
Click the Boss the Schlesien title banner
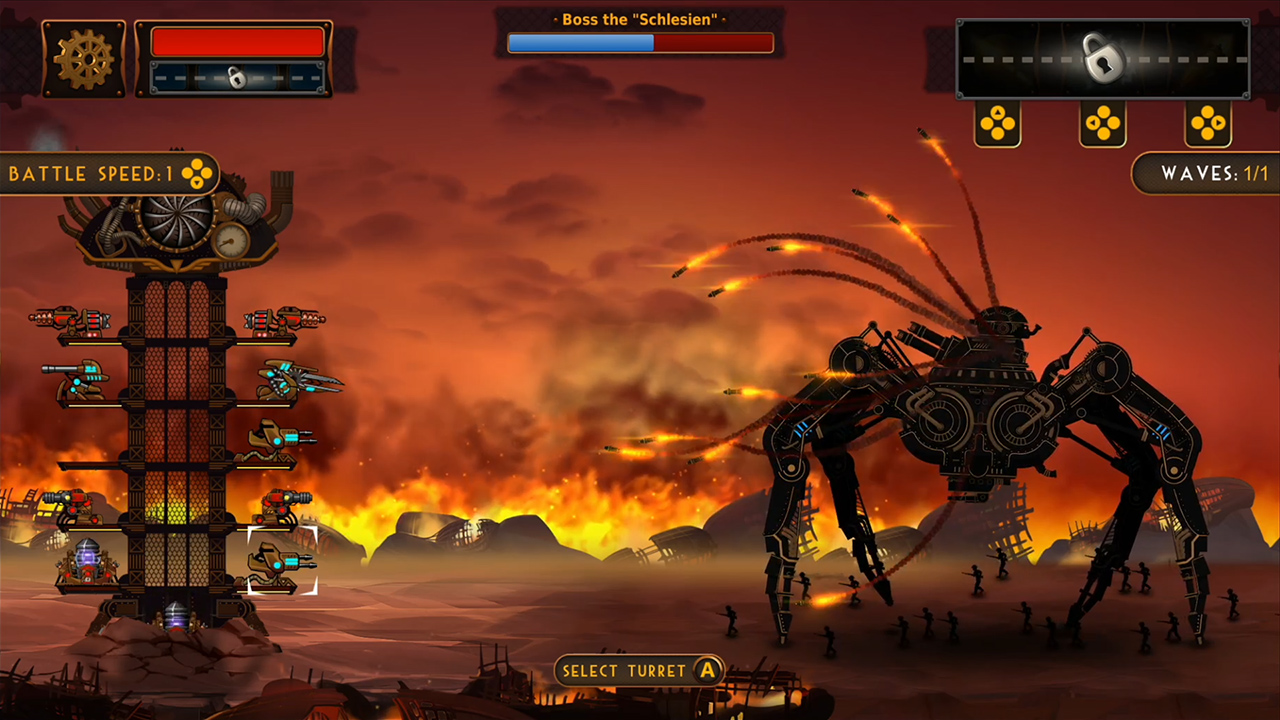640,18
